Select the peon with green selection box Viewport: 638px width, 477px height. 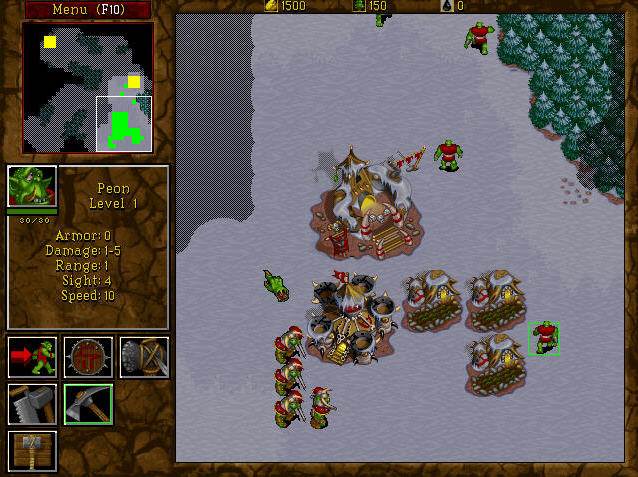coord(544,337)
